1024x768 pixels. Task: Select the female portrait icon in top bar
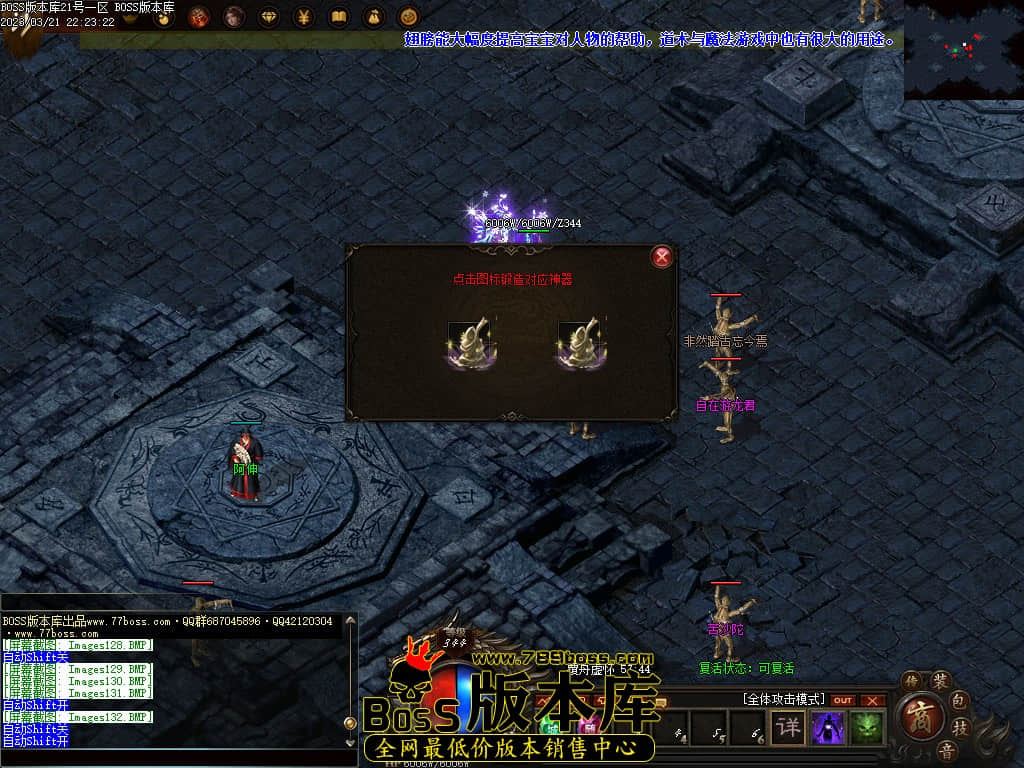[234, 17]
